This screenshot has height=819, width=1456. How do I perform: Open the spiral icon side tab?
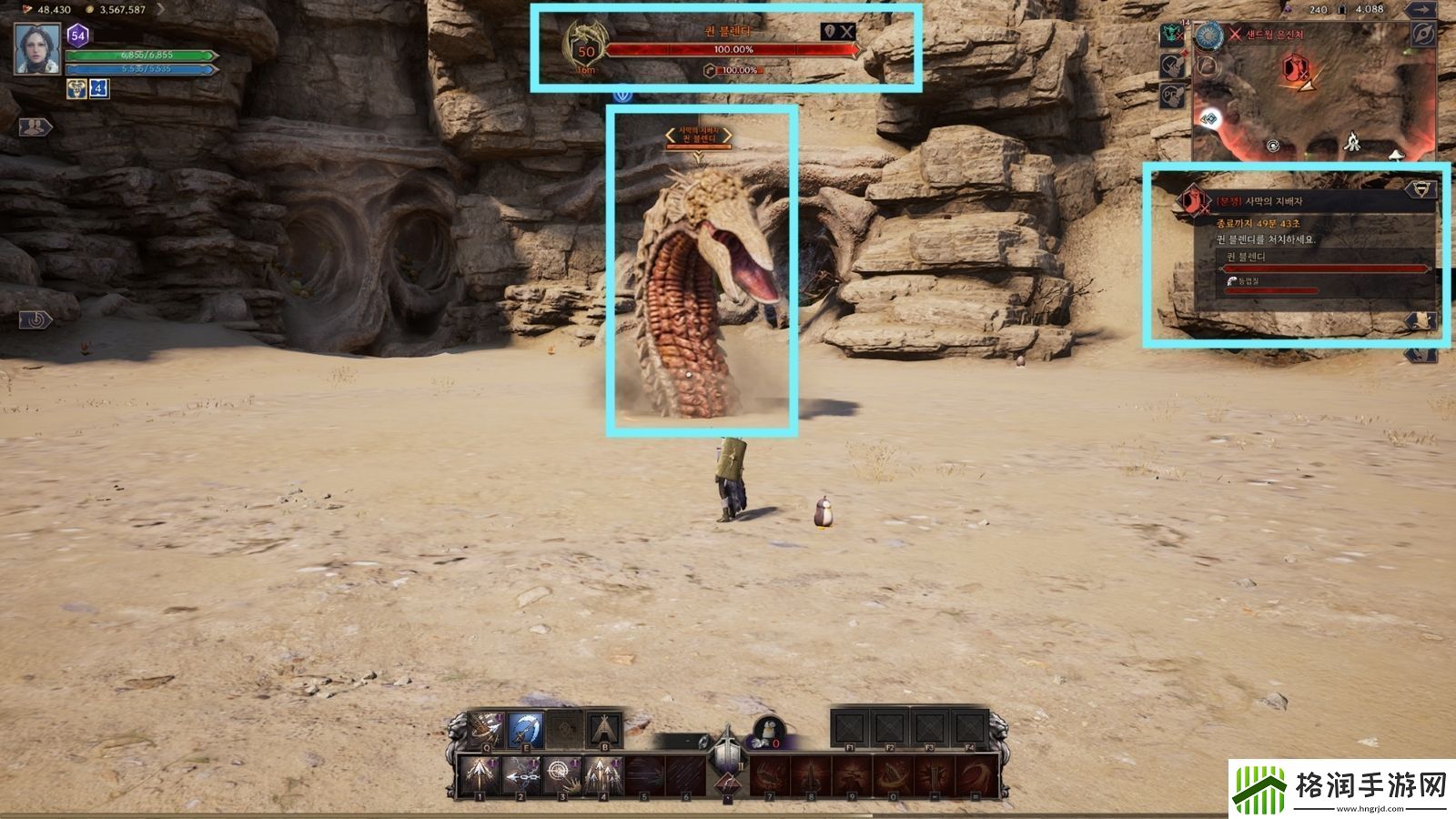click(x=35, y=319)
